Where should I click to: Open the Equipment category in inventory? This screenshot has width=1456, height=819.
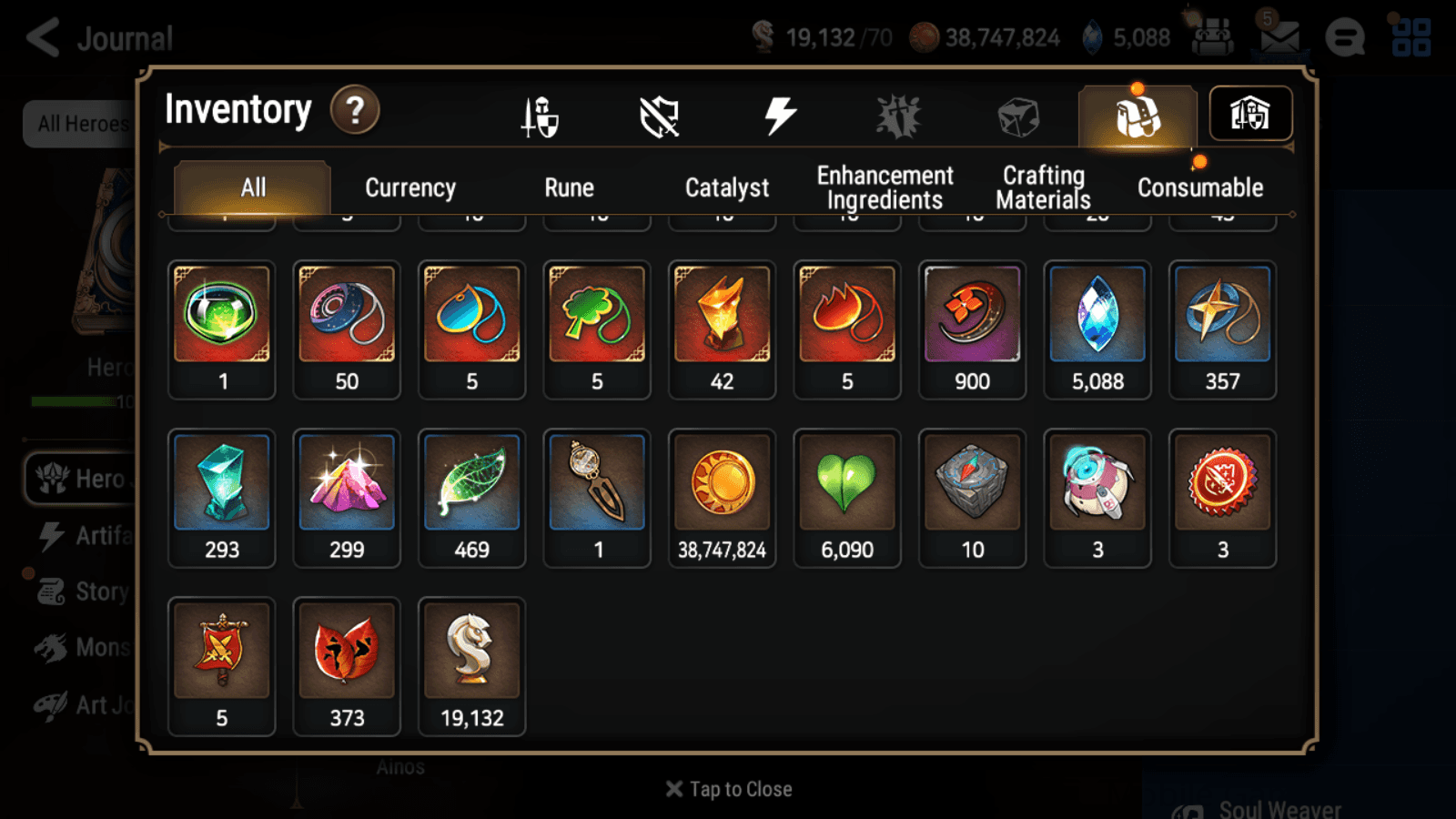(x=540, y=116)
